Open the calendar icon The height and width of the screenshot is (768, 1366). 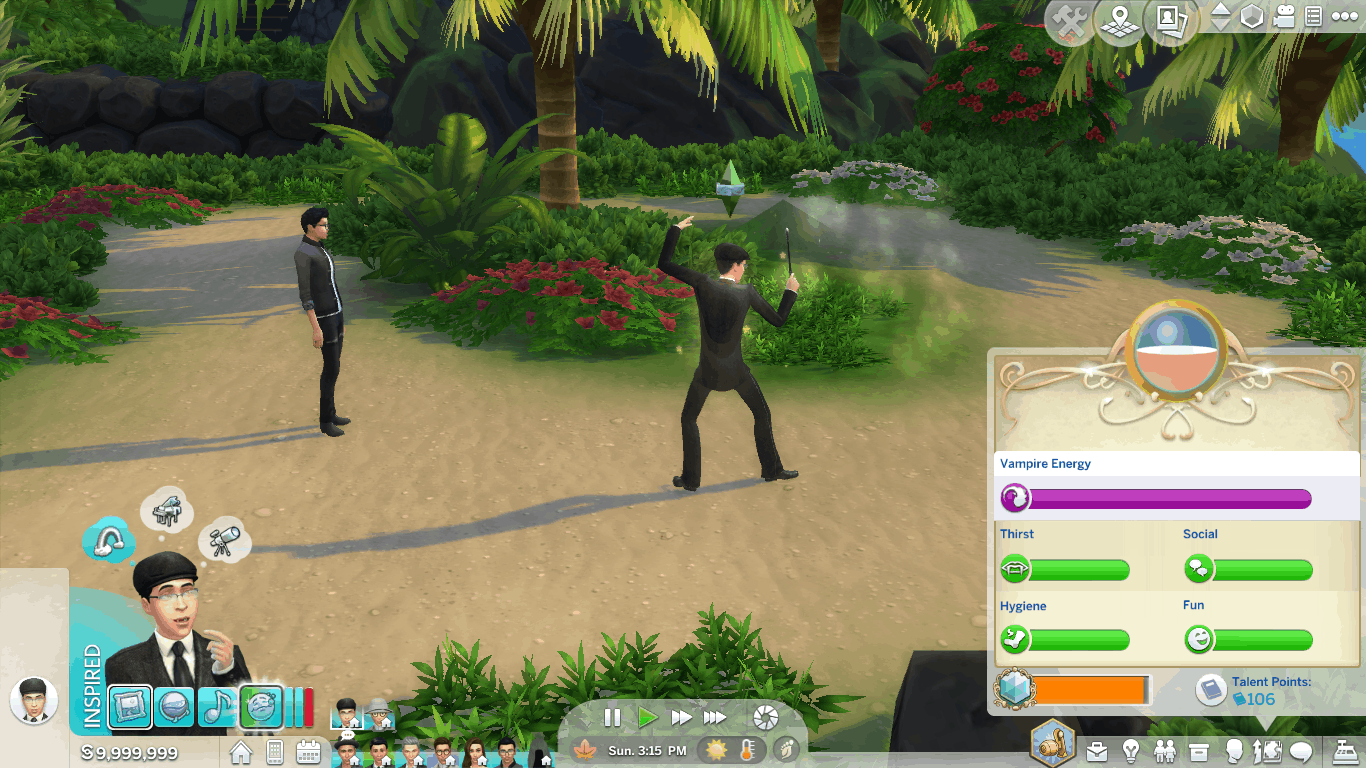click(x=308, y=751)
